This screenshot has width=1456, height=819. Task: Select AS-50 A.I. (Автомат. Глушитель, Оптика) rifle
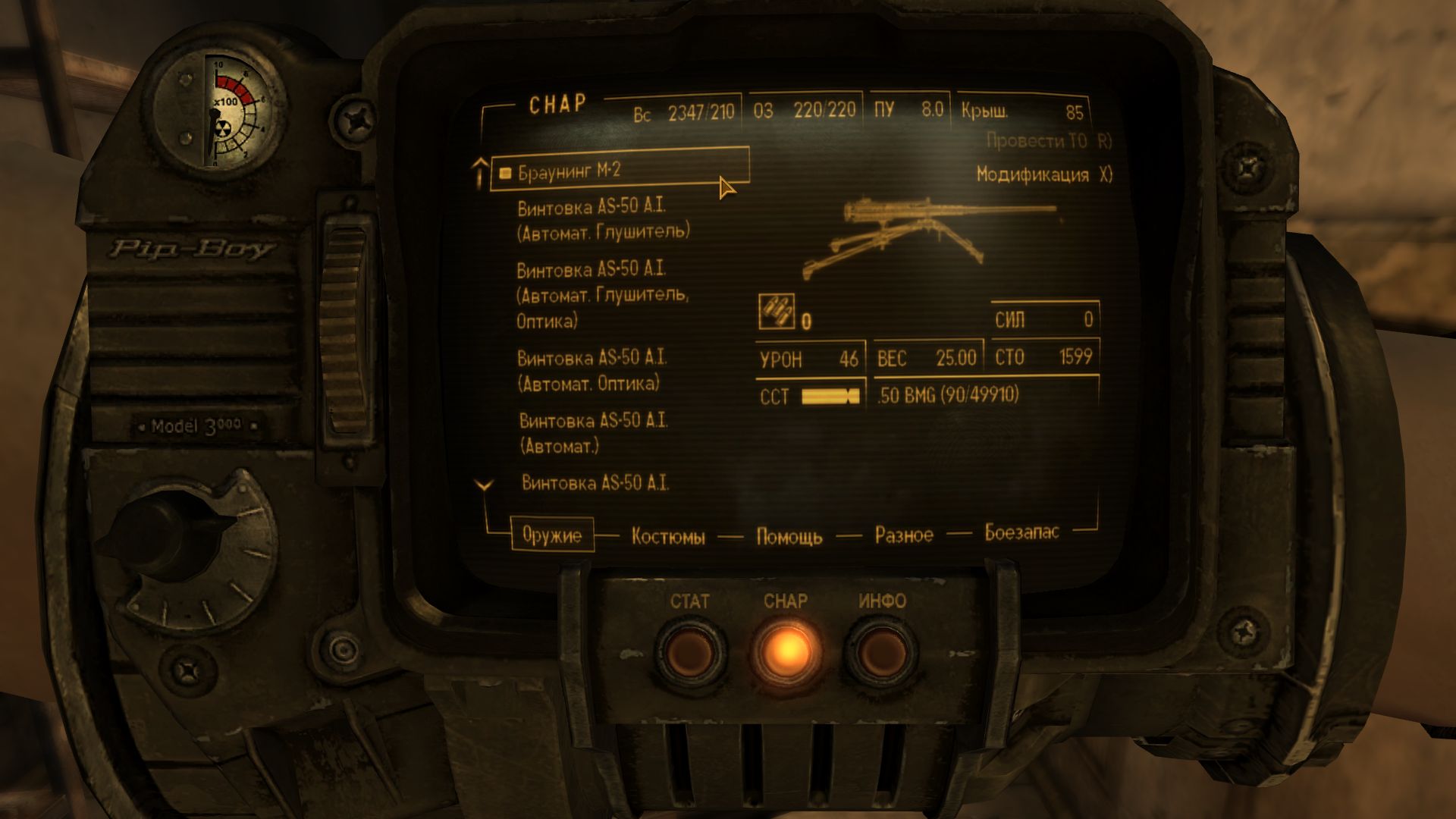(x=602, y=295)
